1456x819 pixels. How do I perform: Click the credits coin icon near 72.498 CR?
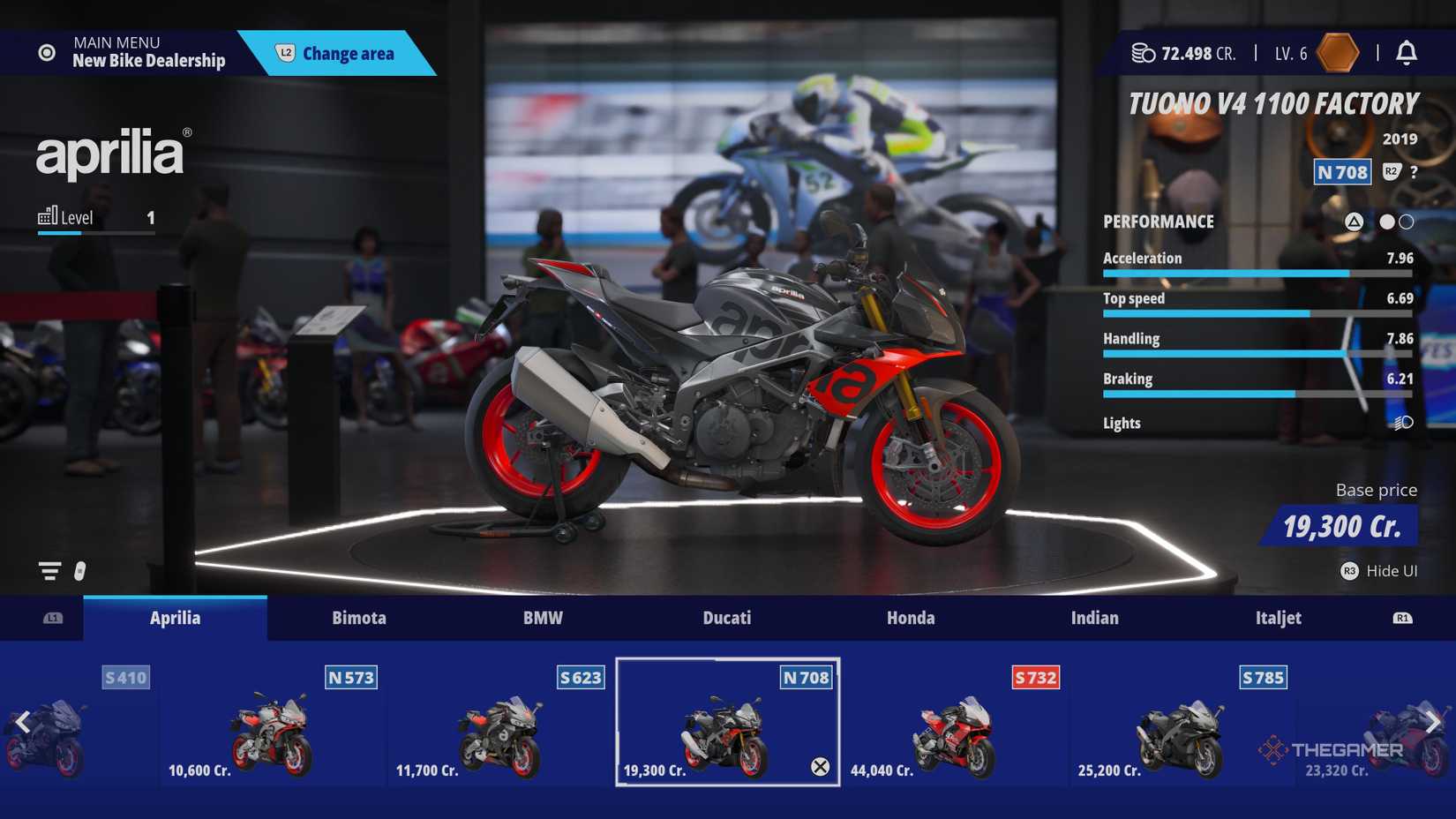pos(1144,53)
